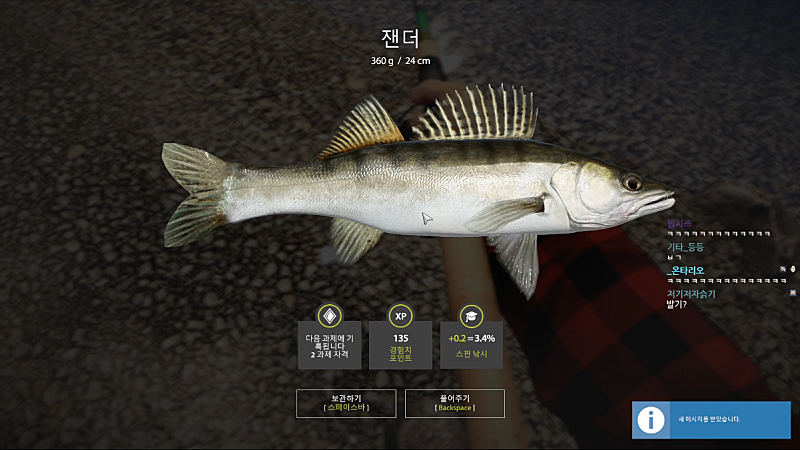Click chat player name 저기저자슴기

tap(691, 294)
